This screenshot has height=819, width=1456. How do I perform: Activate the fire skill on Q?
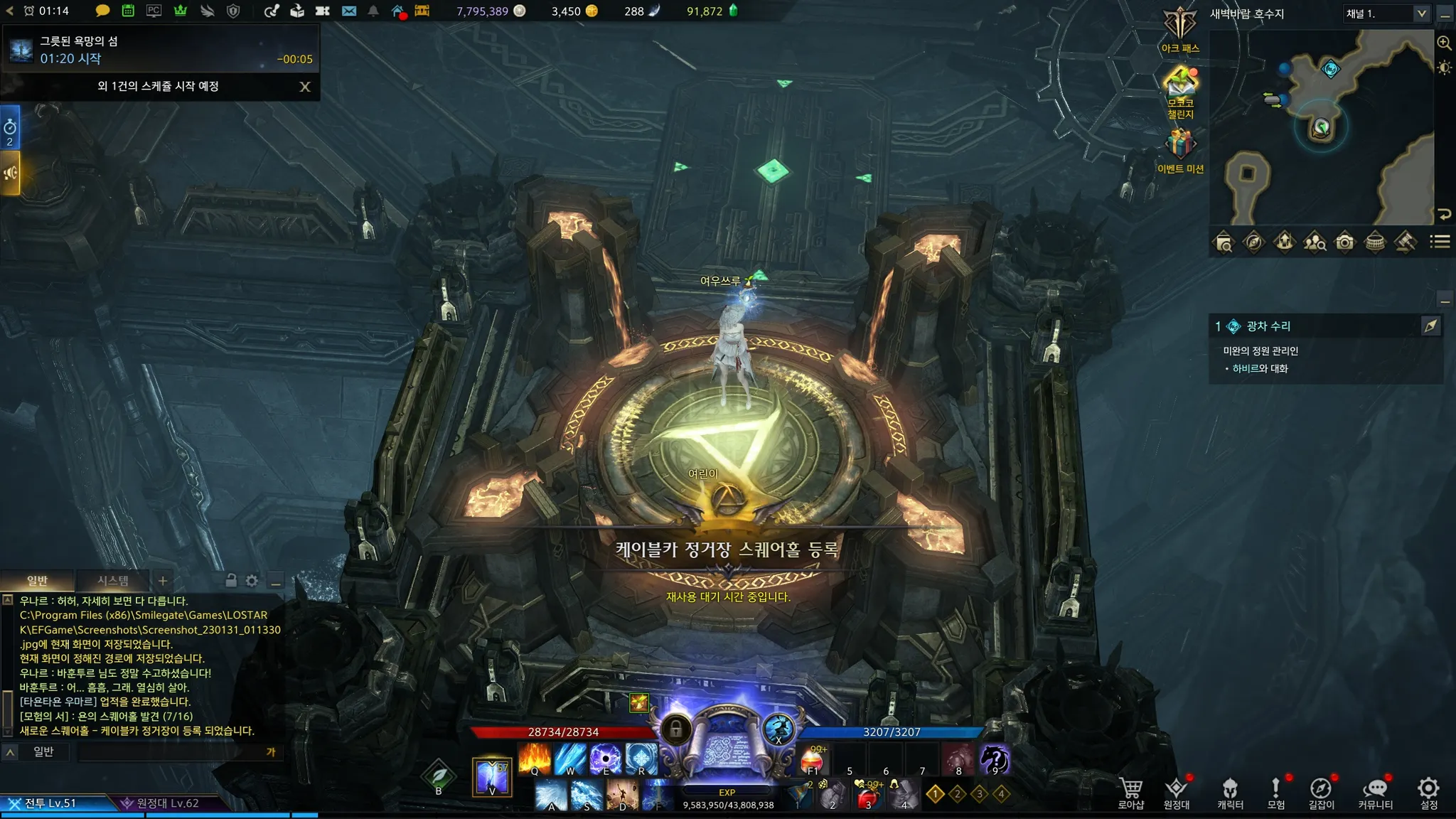[x=535, y=759]
